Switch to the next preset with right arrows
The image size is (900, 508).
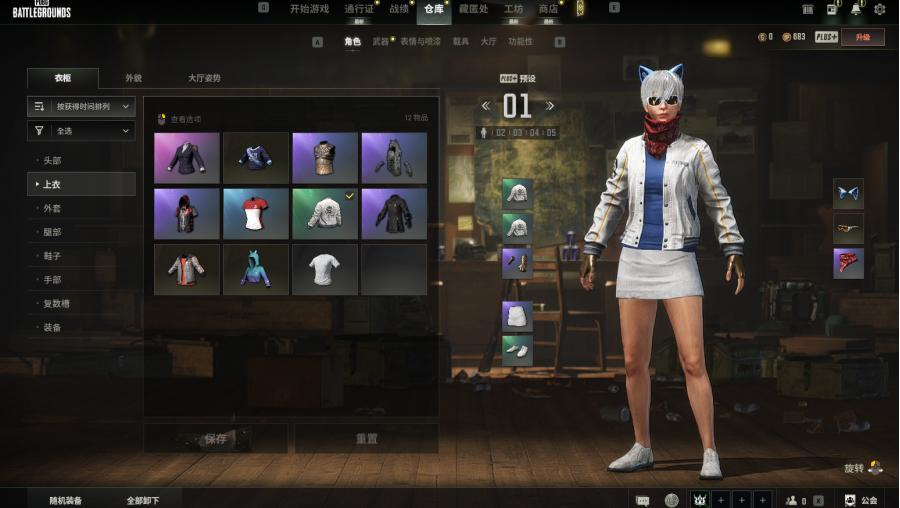(549, 106)
